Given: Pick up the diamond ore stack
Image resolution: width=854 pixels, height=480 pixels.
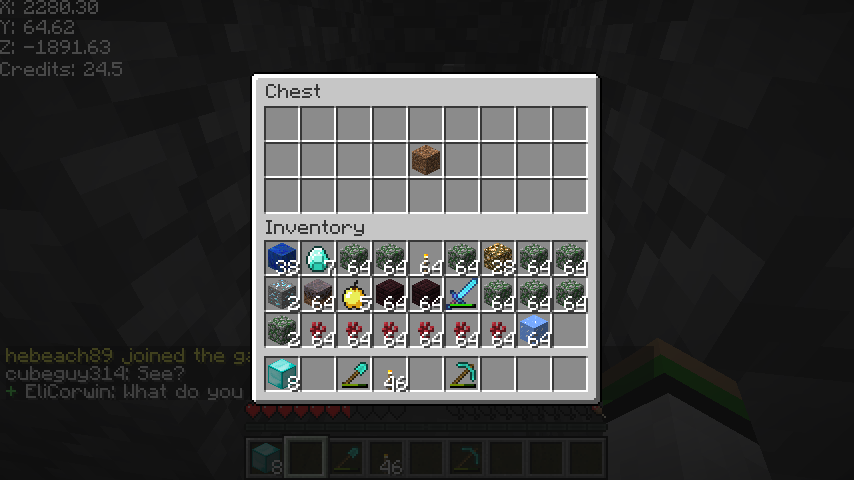Looking at the screenshot, I should click(282, 295).
